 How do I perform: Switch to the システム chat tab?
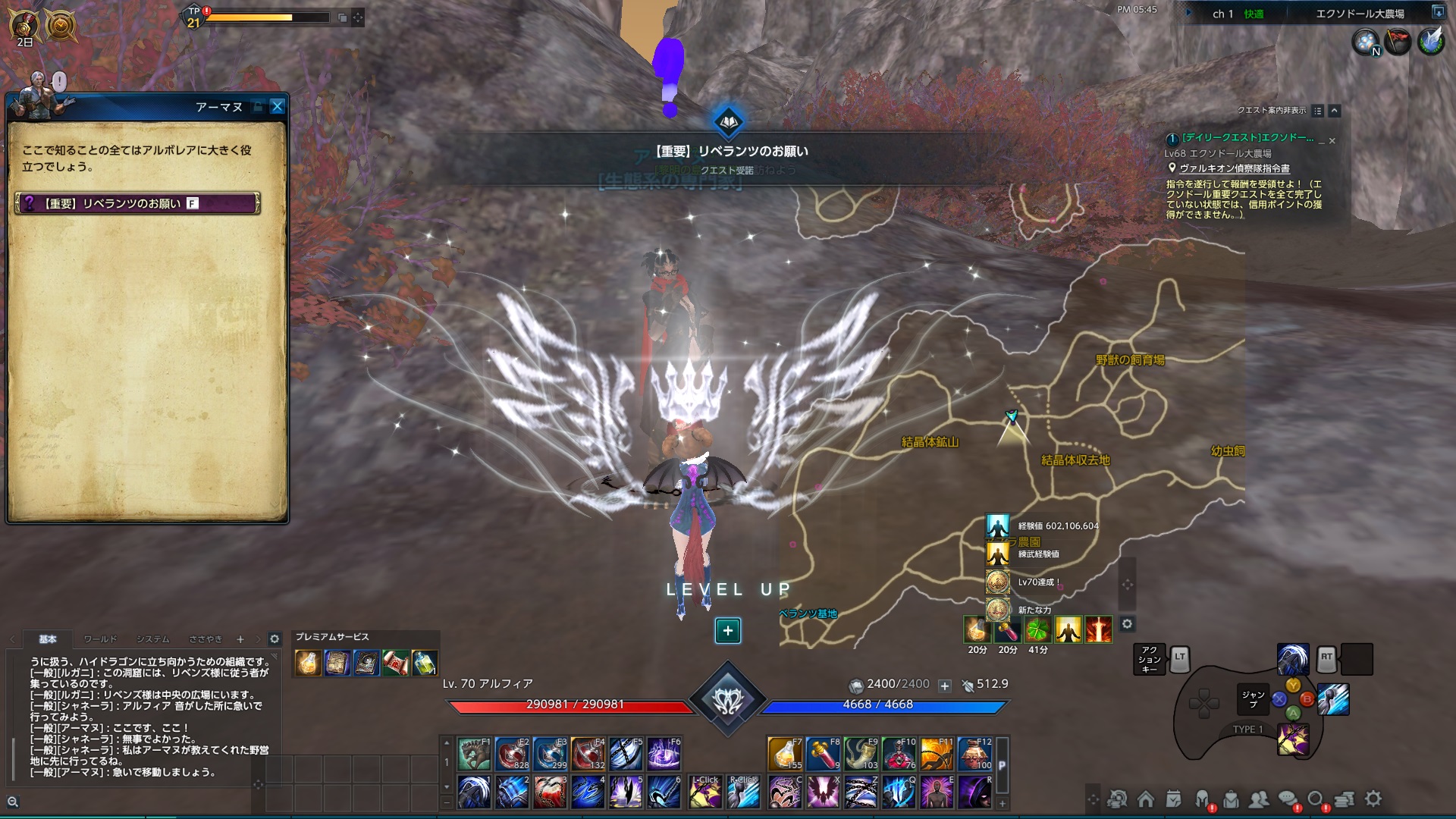pyautogui.click(x=152, y=639)
